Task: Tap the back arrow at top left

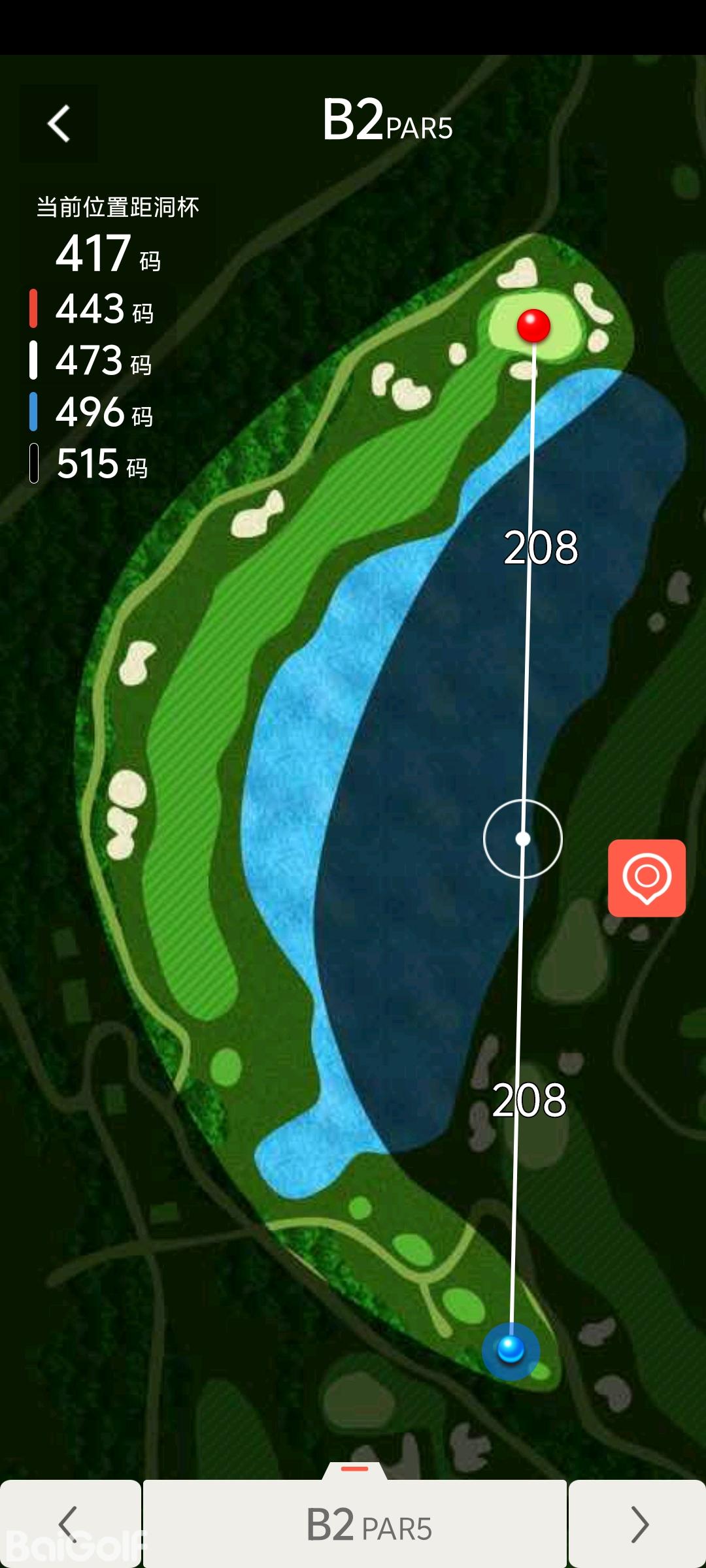Action: [x=59, y=123]
